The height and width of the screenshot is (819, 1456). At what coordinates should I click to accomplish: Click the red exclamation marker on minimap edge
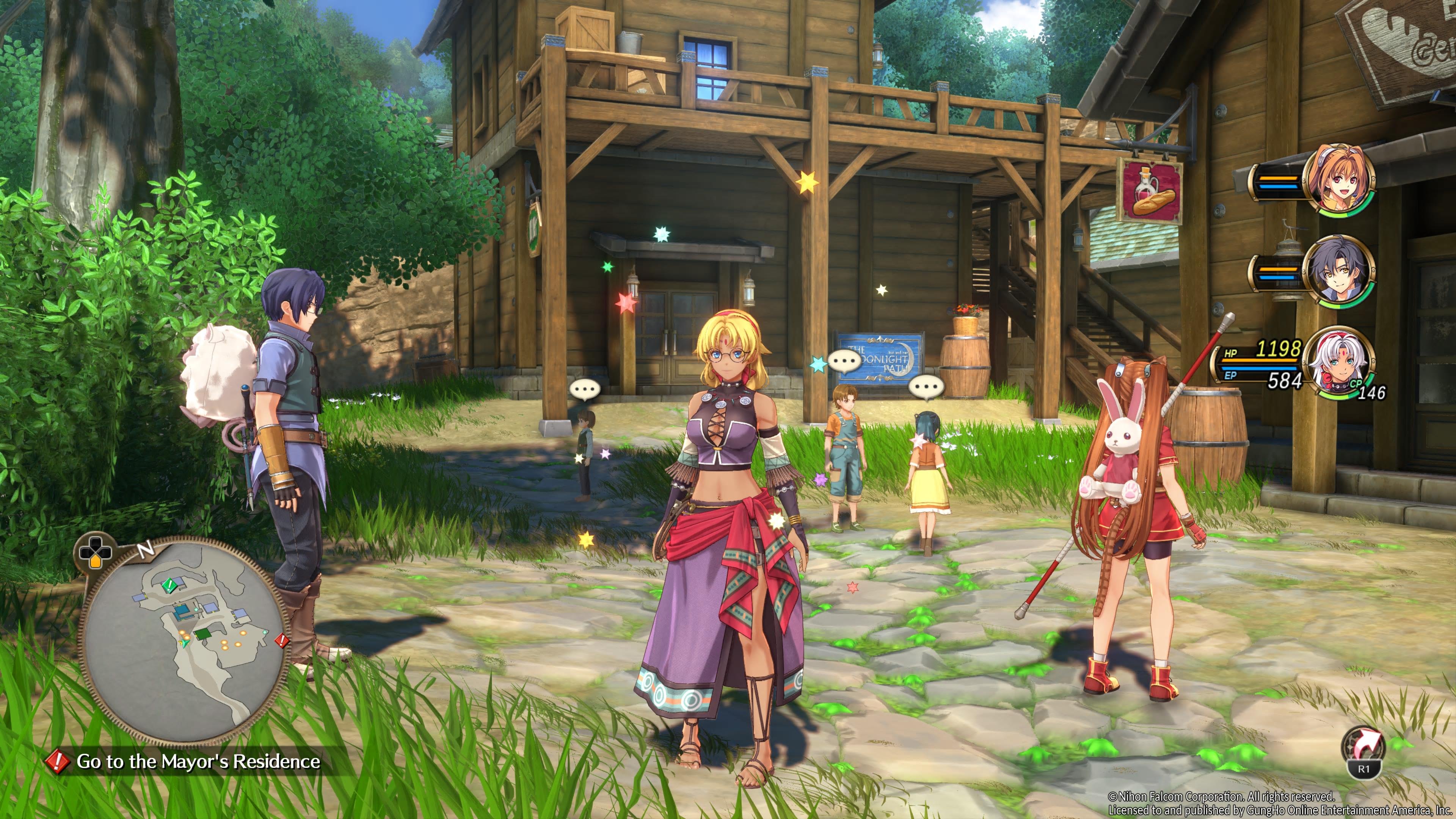click(x=281, y=640)
